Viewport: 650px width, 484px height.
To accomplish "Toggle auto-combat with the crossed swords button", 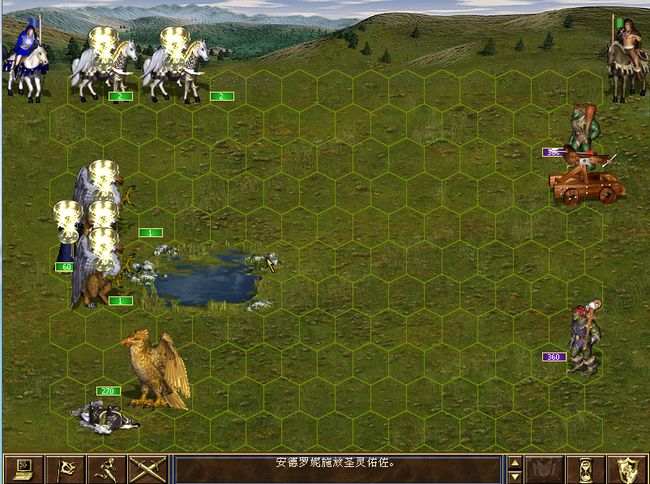I will click(x=147, y=468).
